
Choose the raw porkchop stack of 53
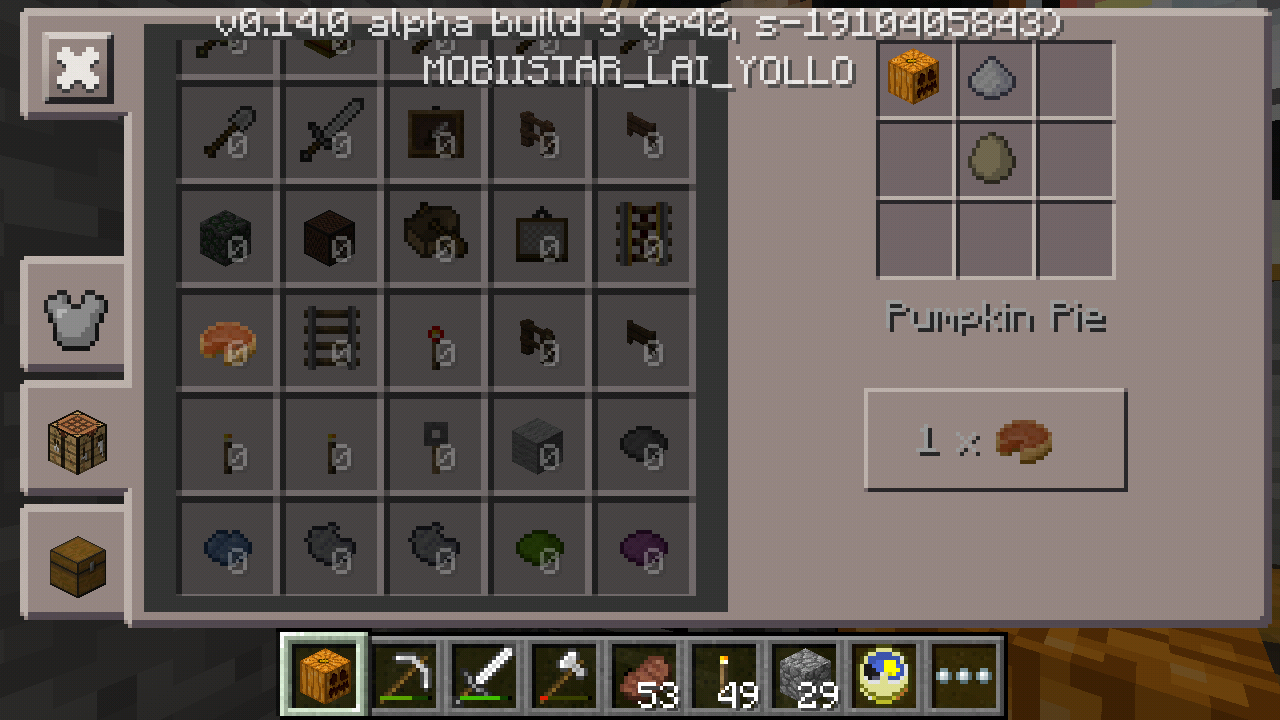(x=645, y=674)
